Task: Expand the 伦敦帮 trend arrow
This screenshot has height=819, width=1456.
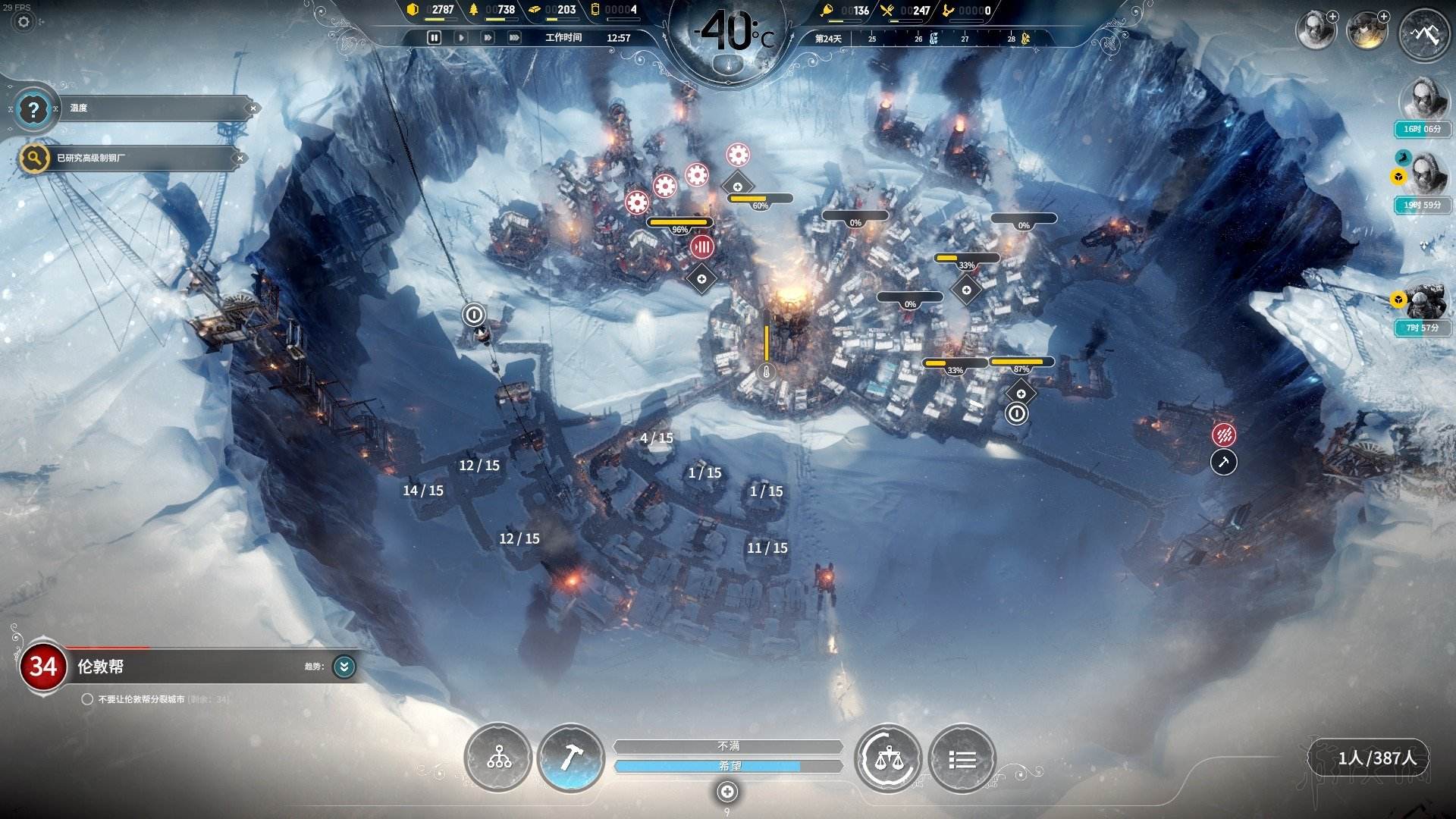Action: coord(344,667)
